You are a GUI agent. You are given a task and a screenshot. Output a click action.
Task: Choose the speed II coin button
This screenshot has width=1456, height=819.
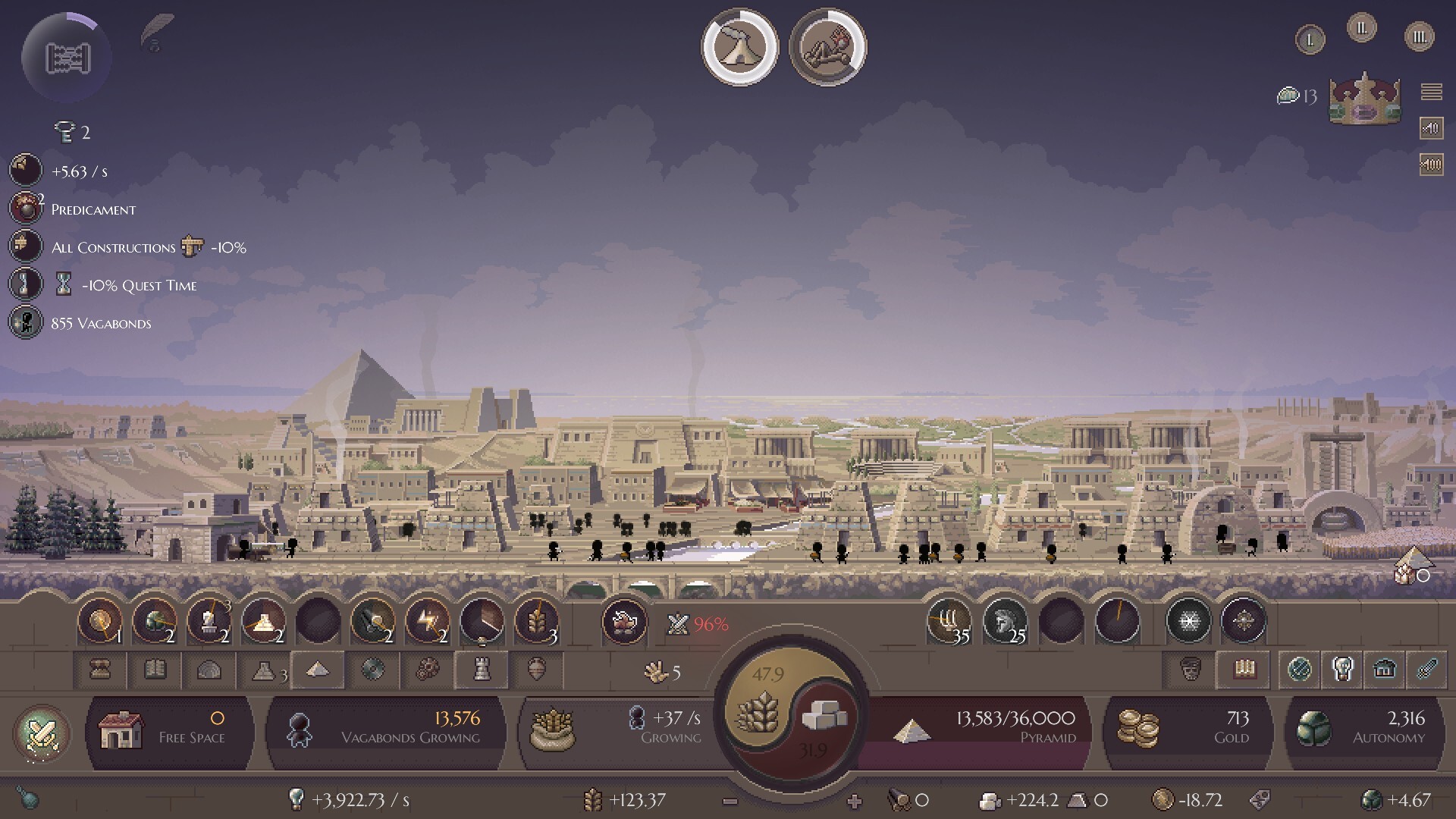[x=1361, y=29]
